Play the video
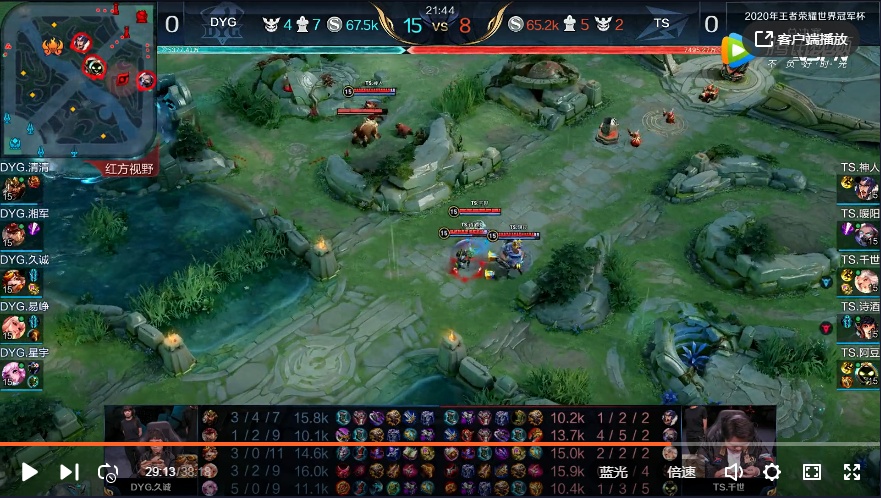 (30, 472)
